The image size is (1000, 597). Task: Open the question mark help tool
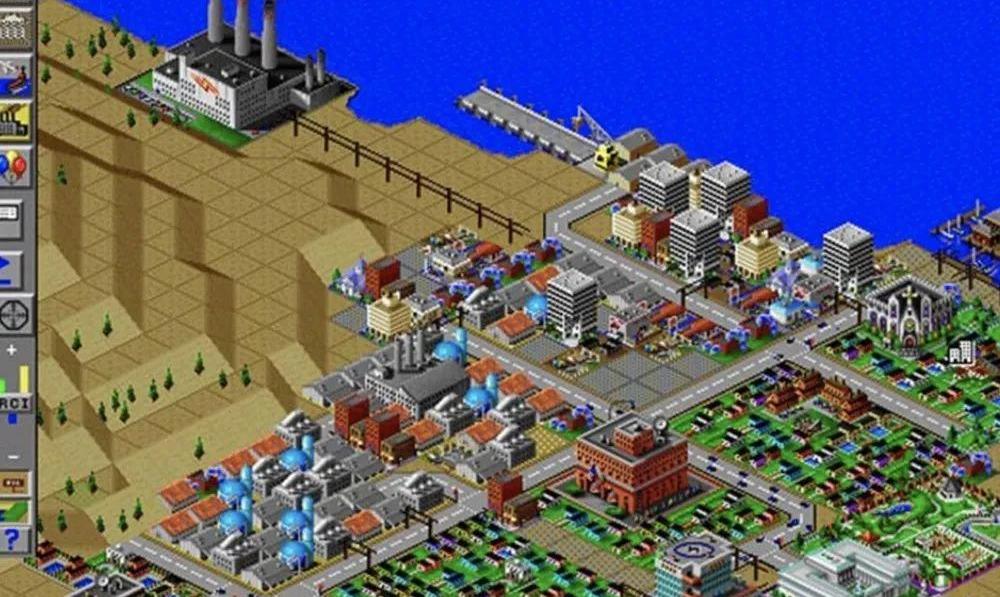tap(15, 541)
